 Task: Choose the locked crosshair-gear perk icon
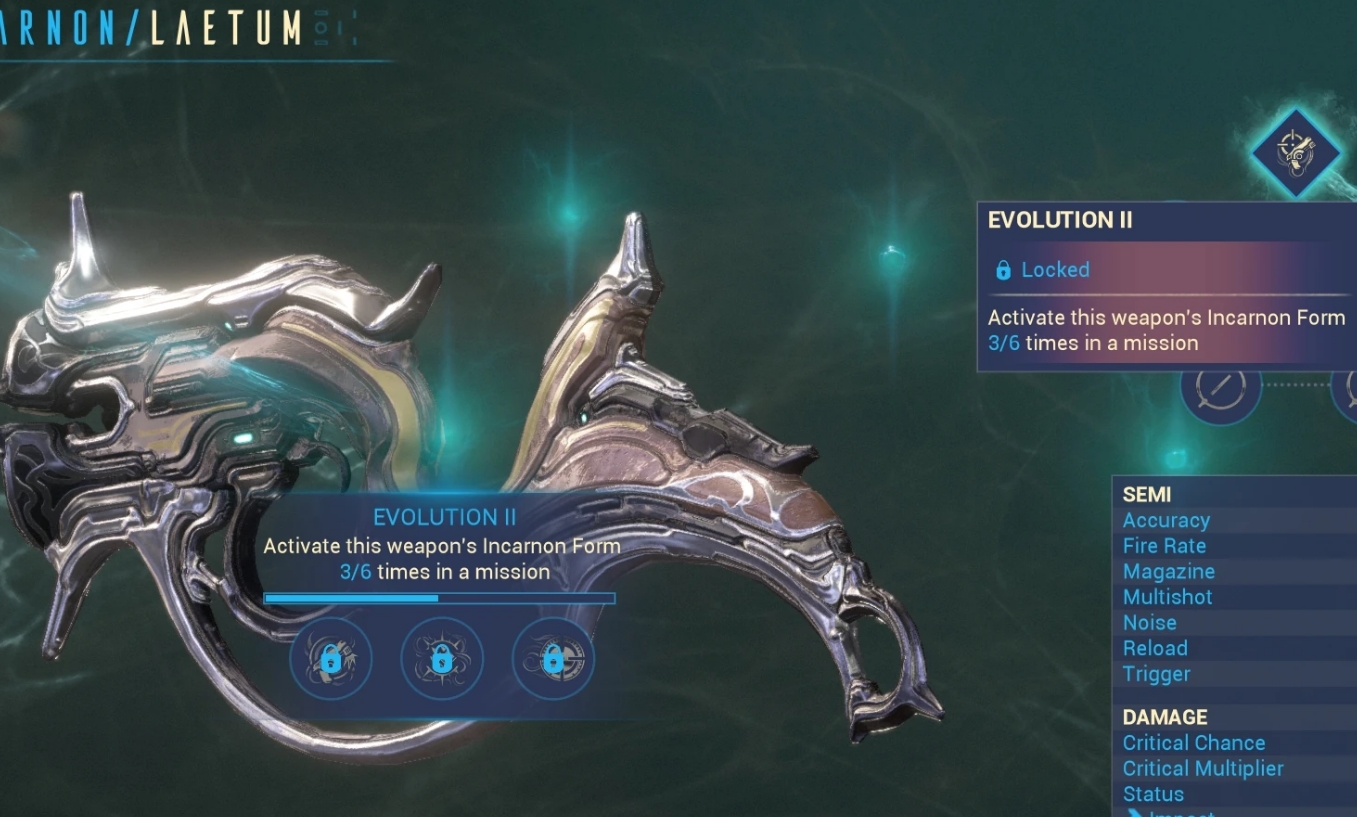click(552, 659)
